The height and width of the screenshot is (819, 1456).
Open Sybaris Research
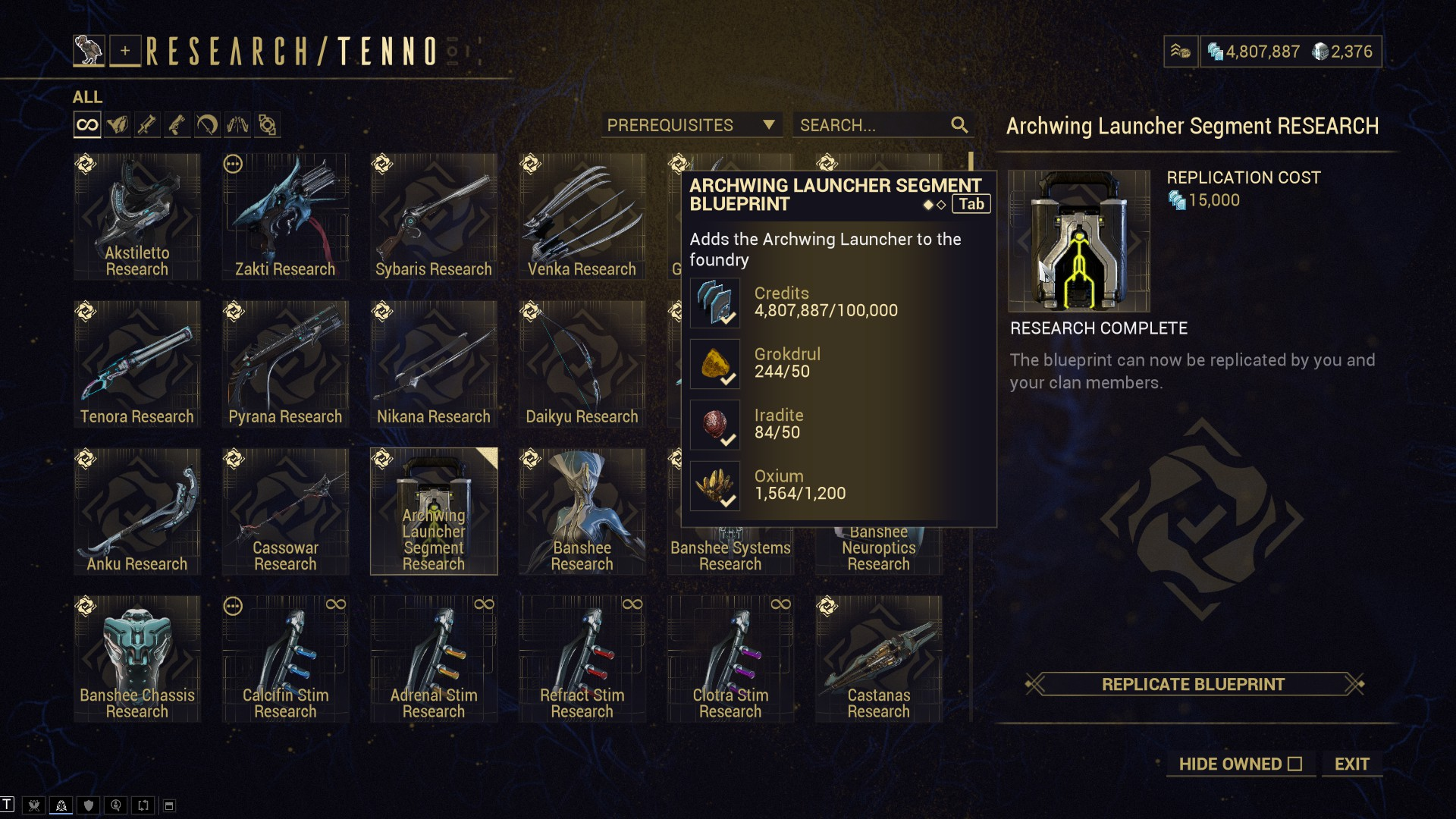click(434, 217)
